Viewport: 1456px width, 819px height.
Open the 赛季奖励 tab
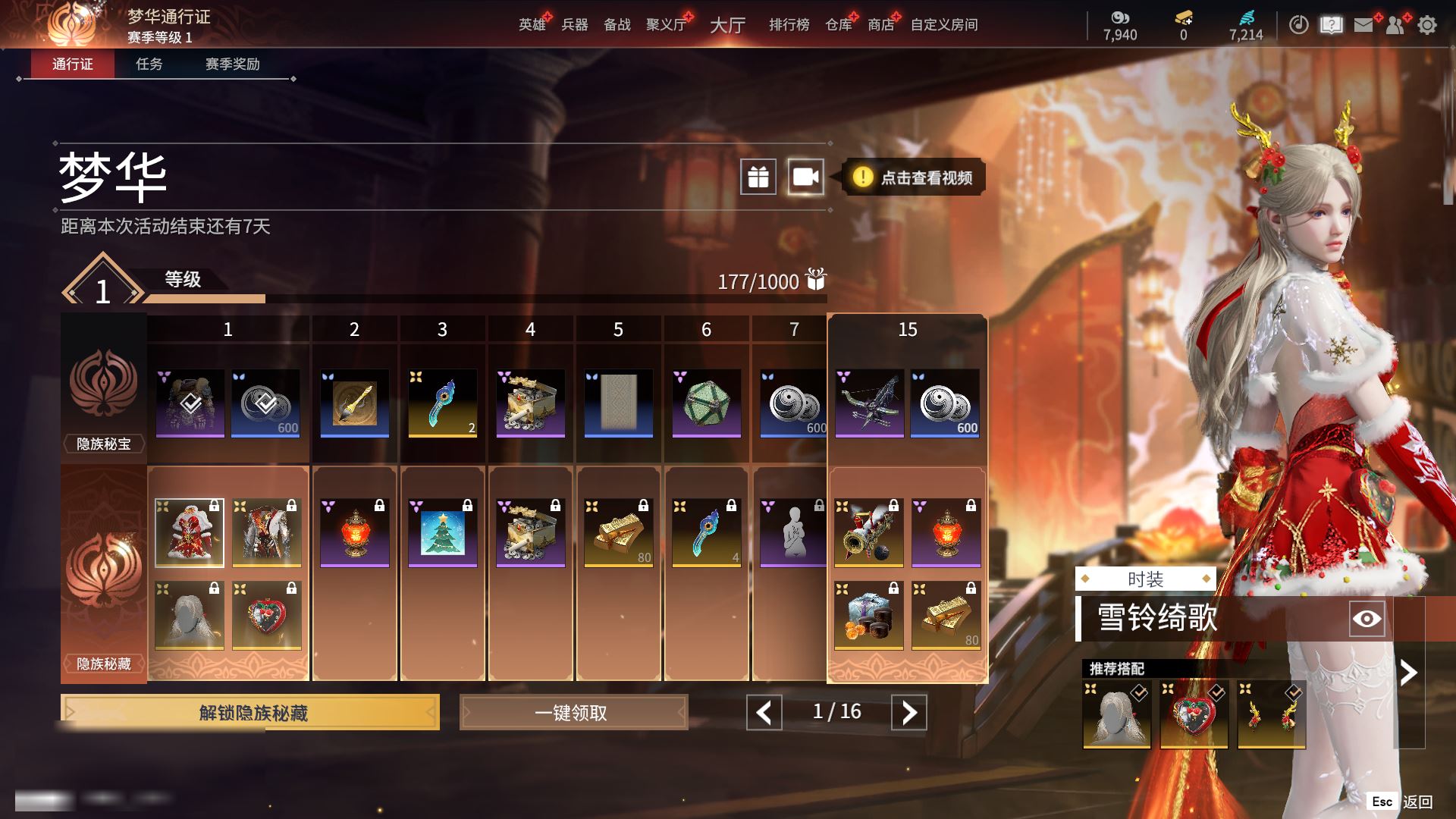(x=232, y=64)
